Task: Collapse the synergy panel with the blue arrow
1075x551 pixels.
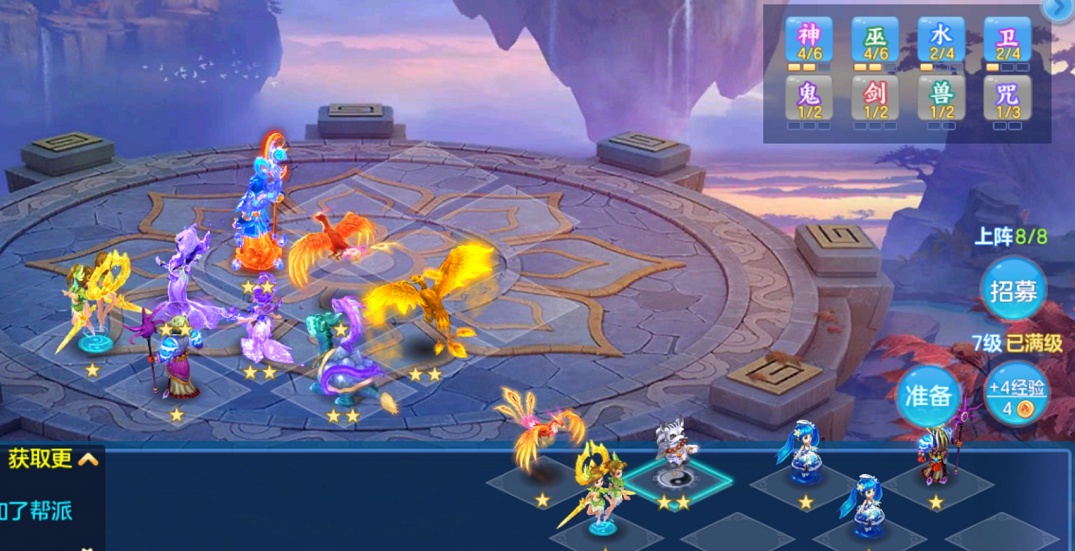Action: point(1058,8)
